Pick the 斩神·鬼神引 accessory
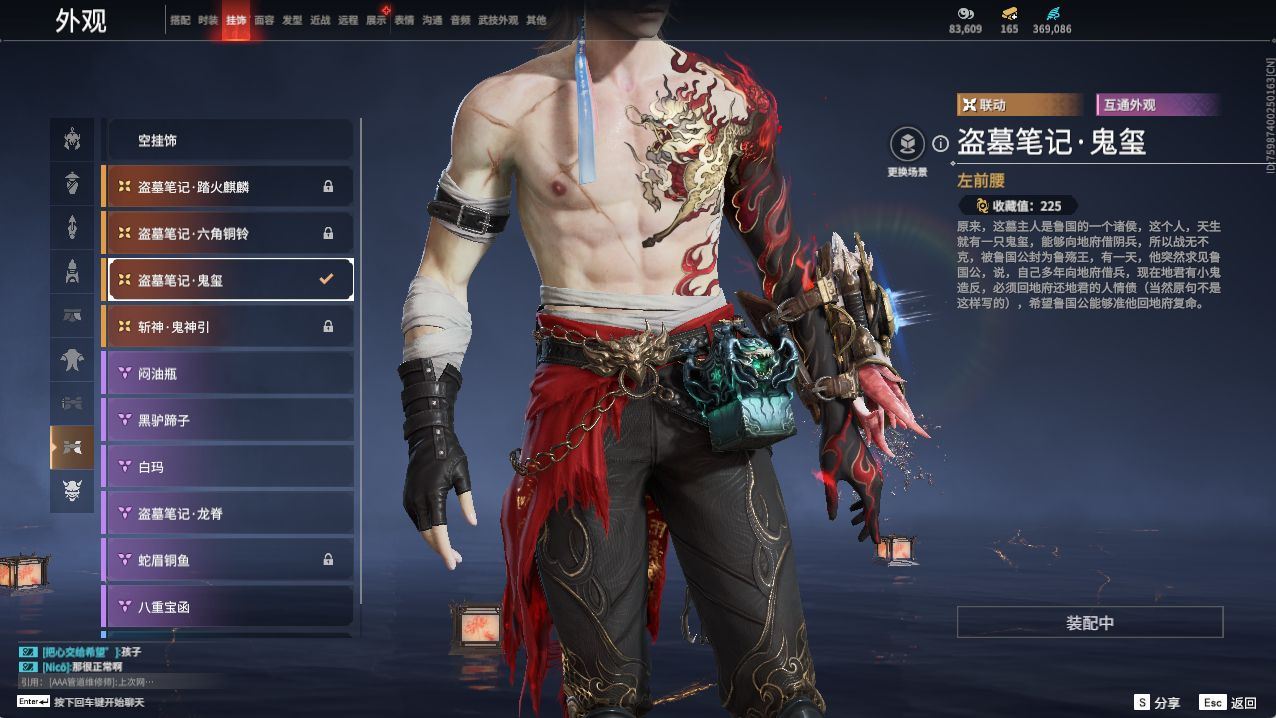 [229, 327]
